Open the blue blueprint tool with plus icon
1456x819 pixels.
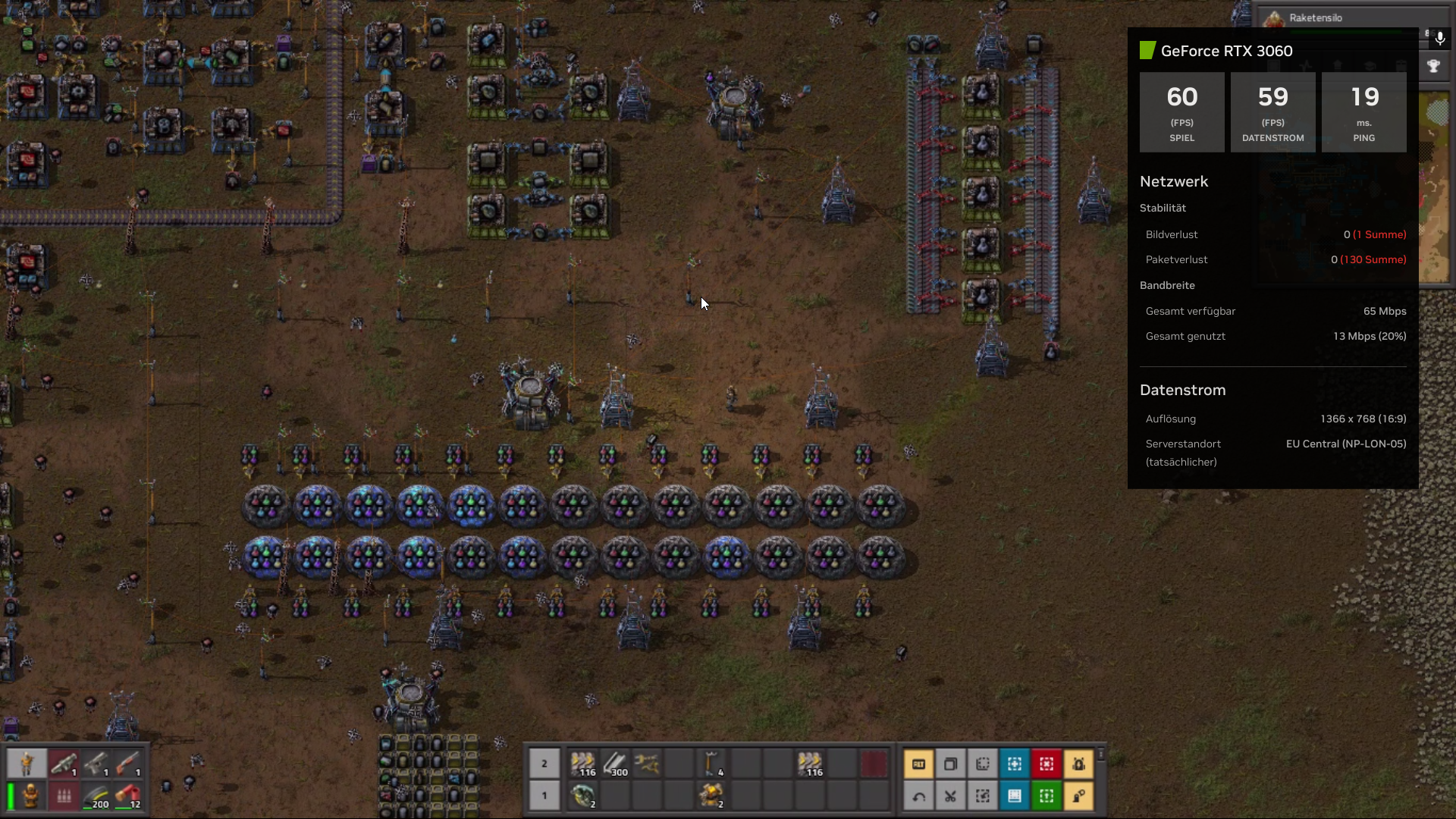pos(1015,764)
